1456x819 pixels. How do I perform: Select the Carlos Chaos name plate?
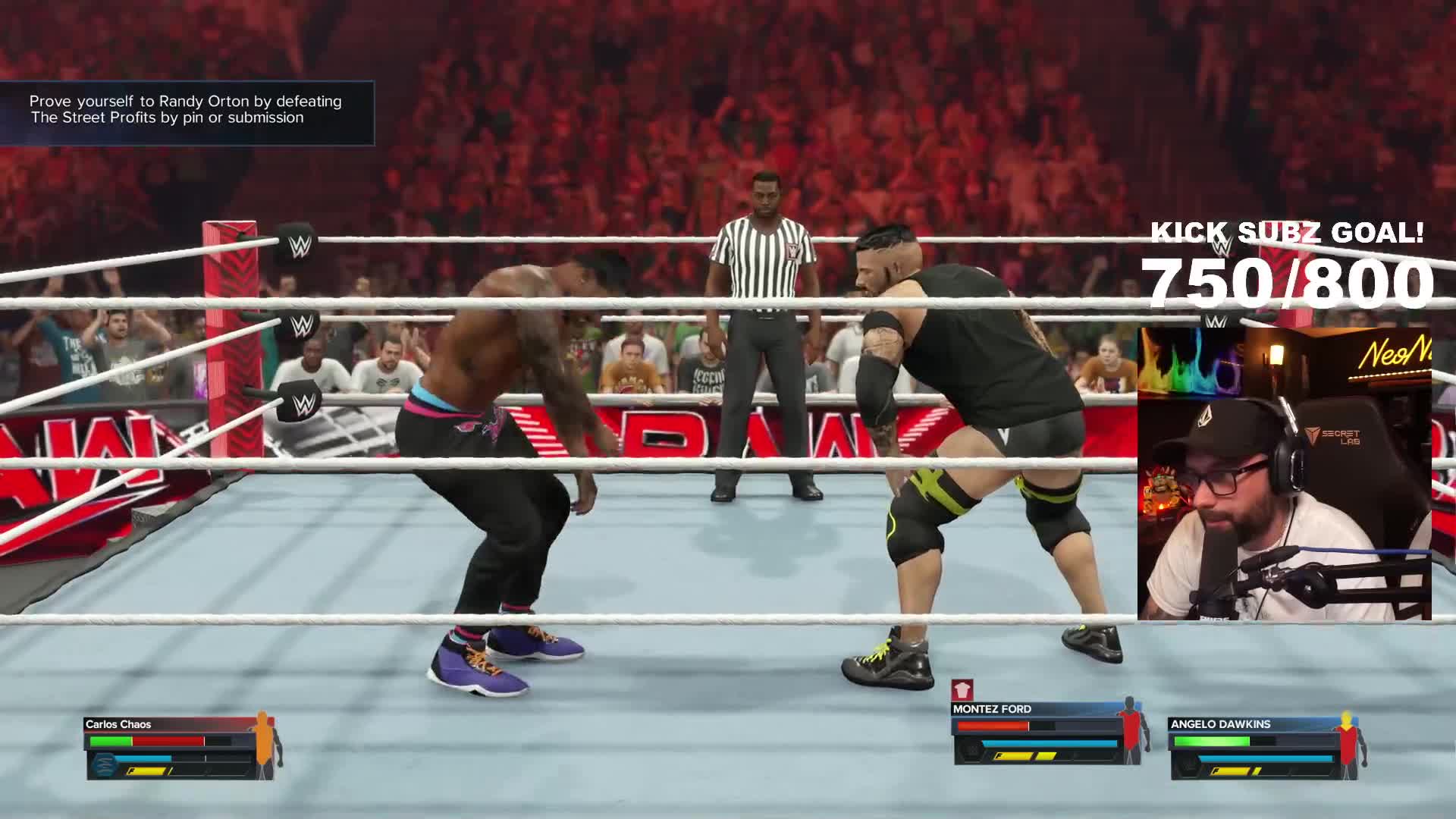tap(118, 724)
